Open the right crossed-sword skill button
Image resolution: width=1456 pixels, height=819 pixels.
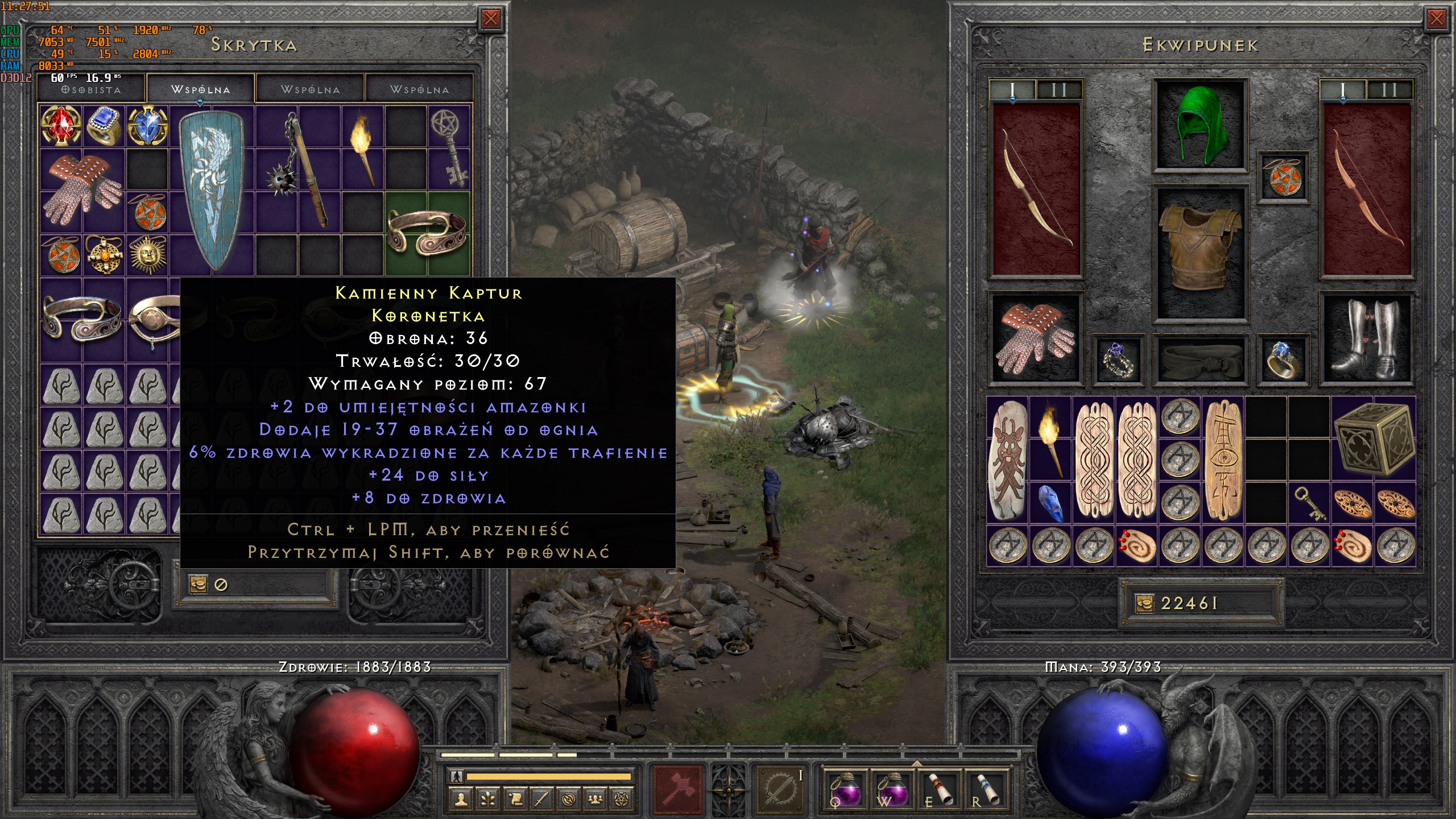click(x=780, y=788)
